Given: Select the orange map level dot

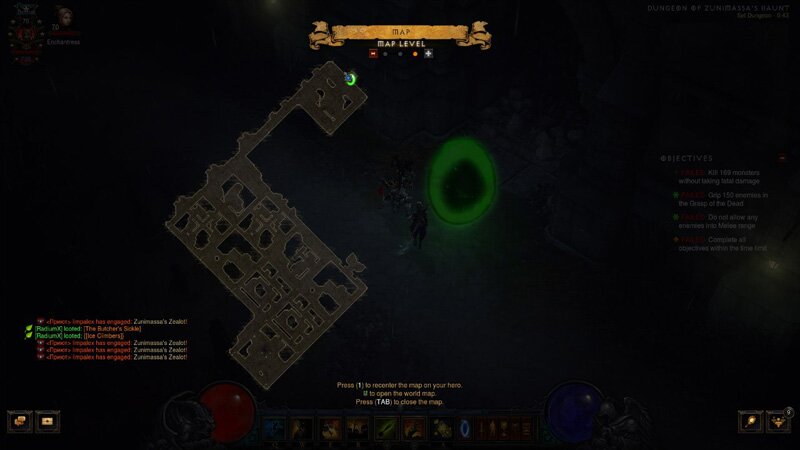Looking at the screenshot, I should pyautogui.click(x=415, y=54).
